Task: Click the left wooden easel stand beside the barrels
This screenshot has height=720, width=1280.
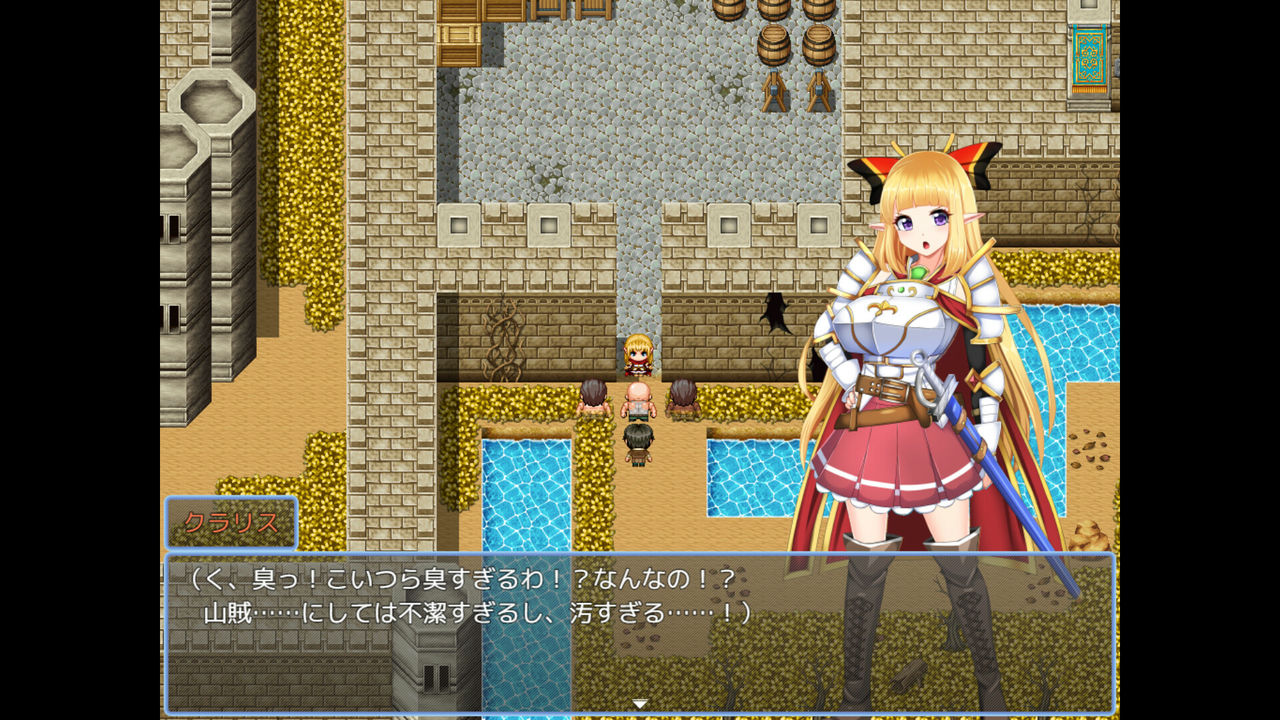Action: (x=774, y=92)
